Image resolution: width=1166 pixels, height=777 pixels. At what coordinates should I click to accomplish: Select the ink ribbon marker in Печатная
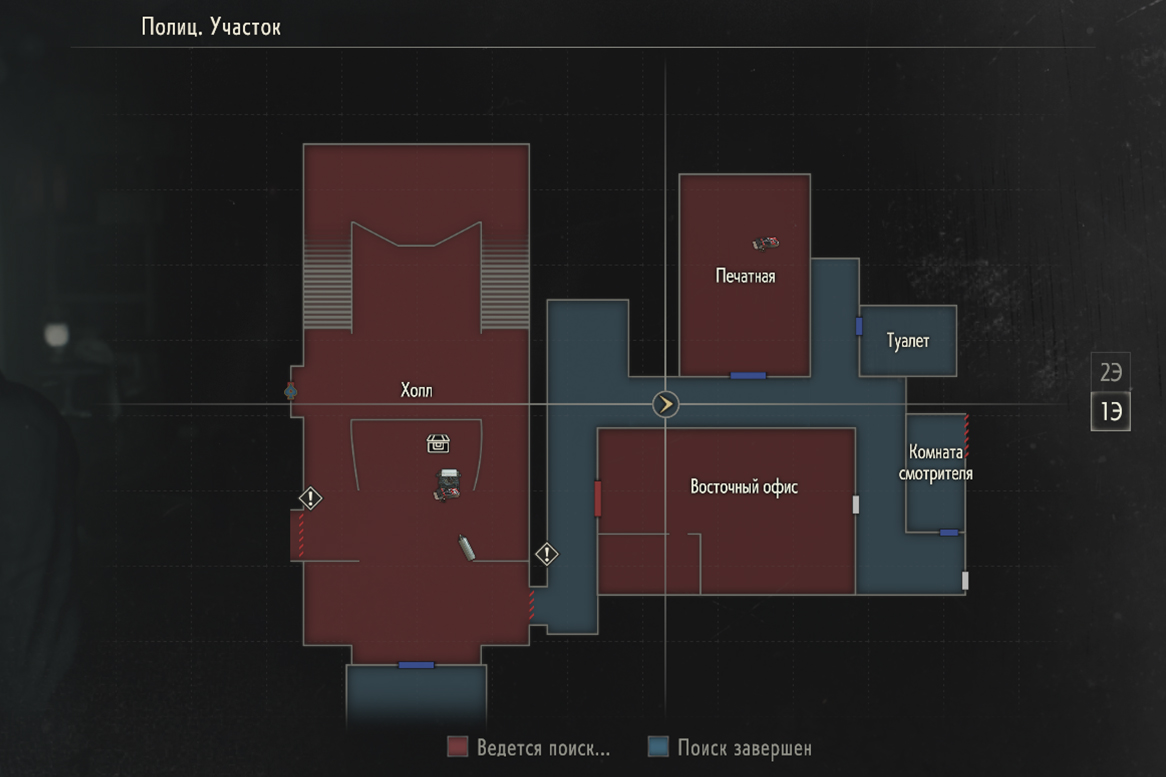[765, 242]
